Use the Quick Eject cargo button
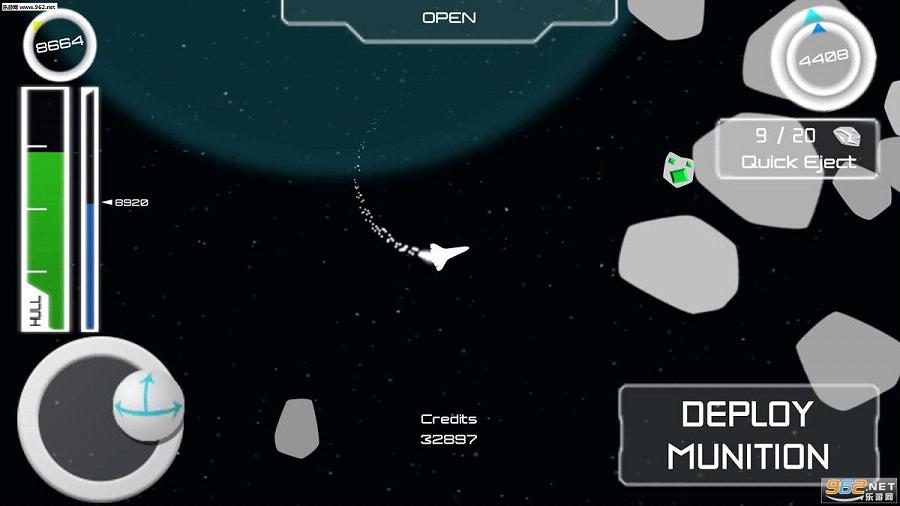 tap(798, 149)
